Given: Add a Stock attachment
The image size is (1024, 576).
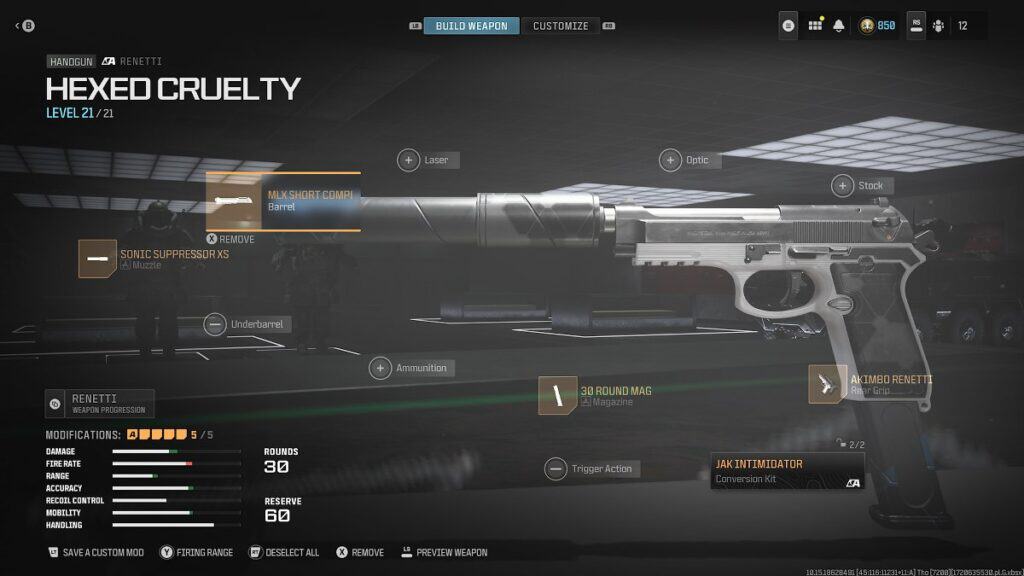Looking at the screenshot, I should [x=843, y=185].
